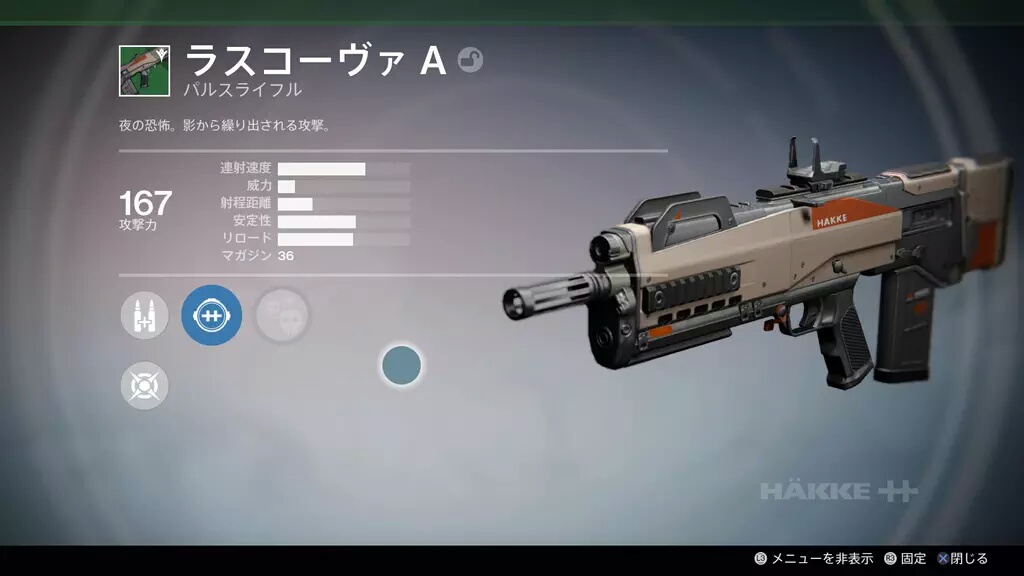Toggle the lock icon beside weapon name

(470, 61)
